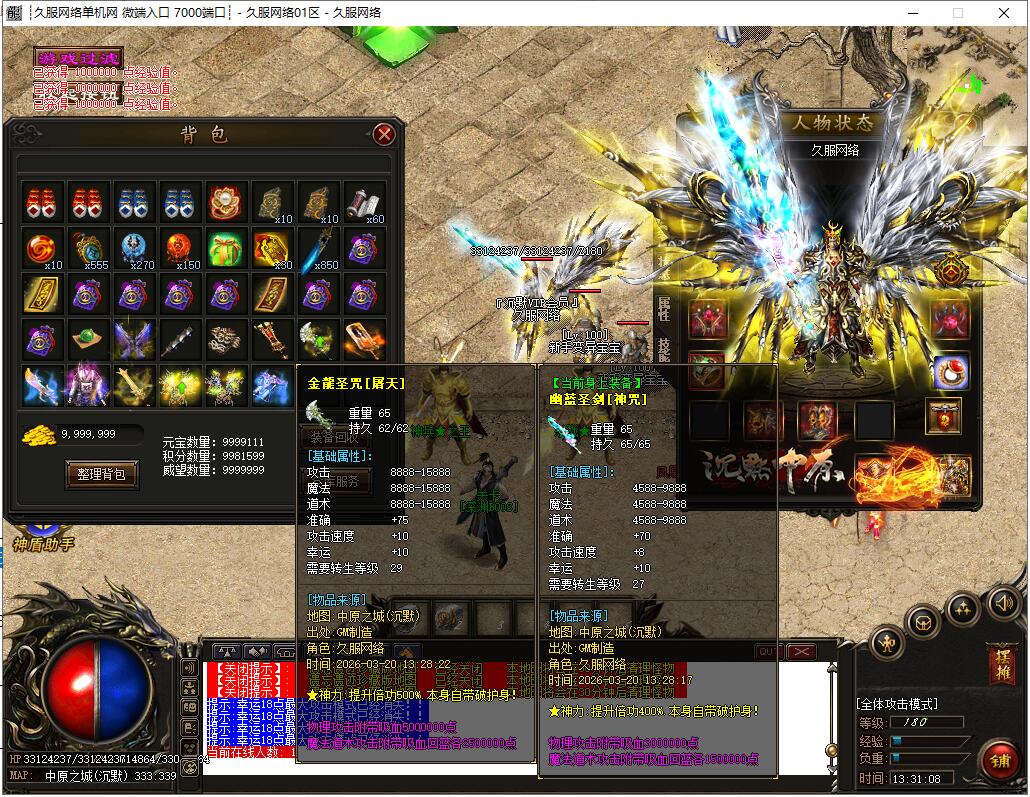Open the 游戏过滤 game filter button
Image resolution: width=1030 pixels, height=797 pixels.
[78, 58]
